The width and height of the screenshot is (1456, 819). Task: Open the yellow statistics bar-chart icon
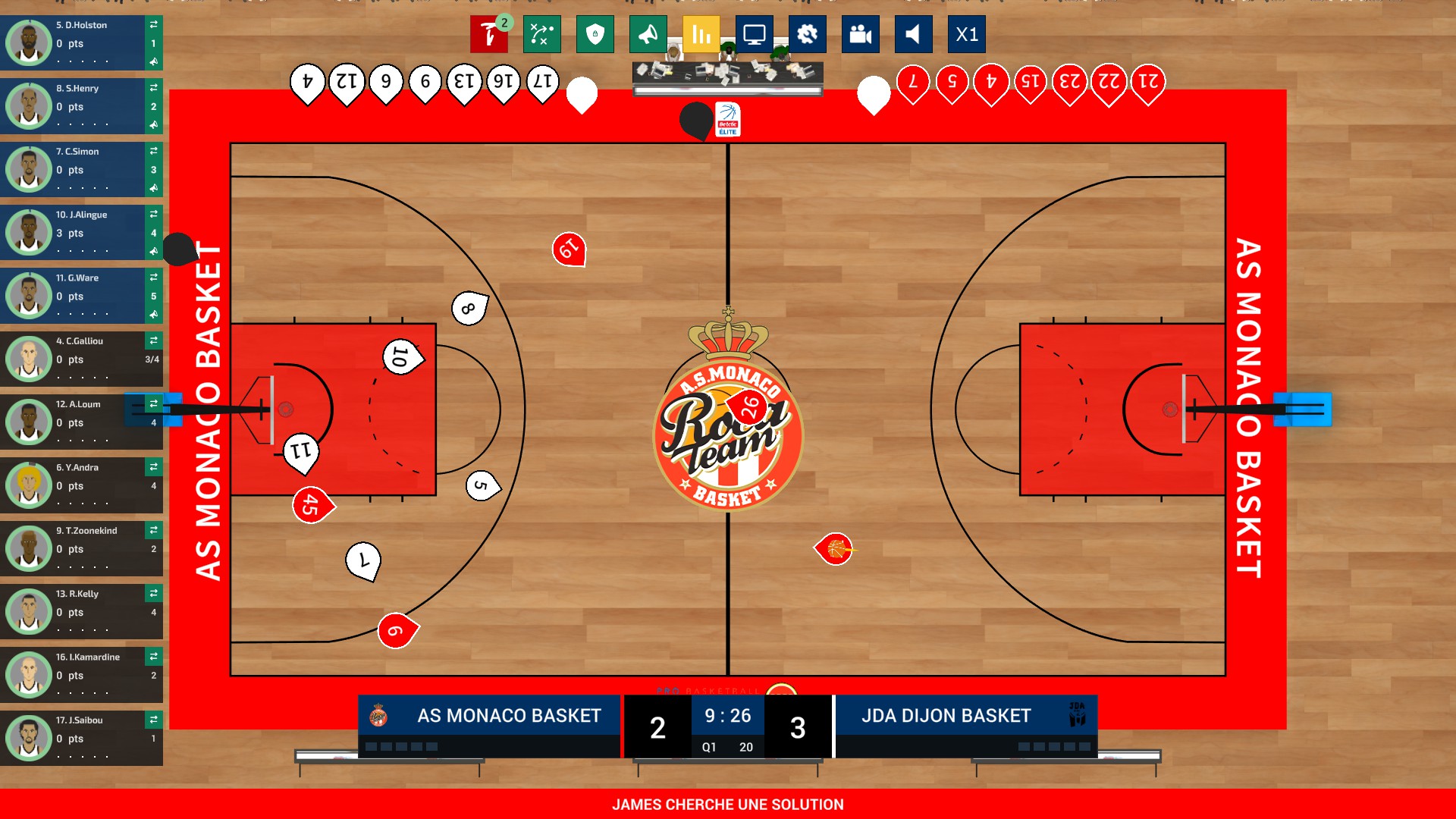coord(701,34)
